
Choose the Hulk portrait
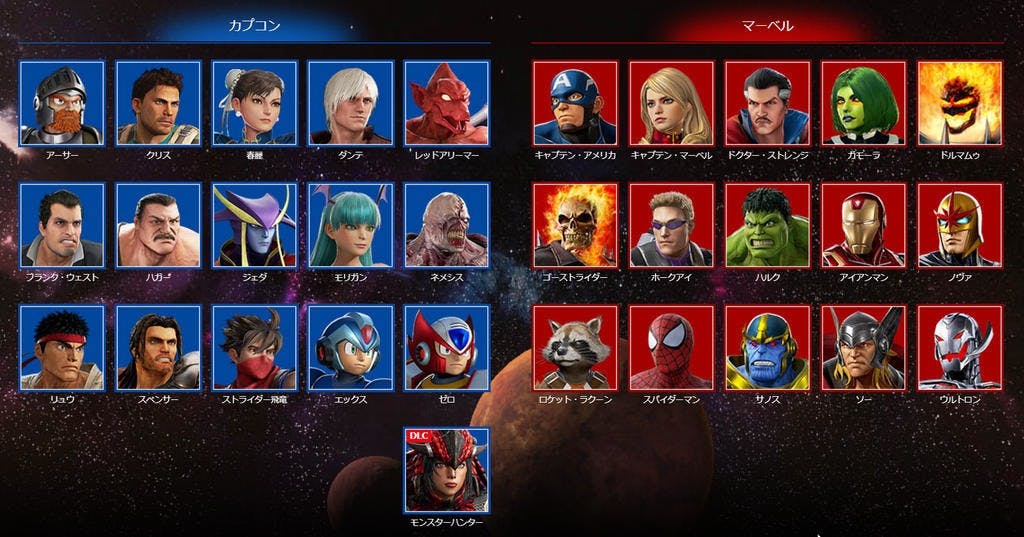point(767,225)
